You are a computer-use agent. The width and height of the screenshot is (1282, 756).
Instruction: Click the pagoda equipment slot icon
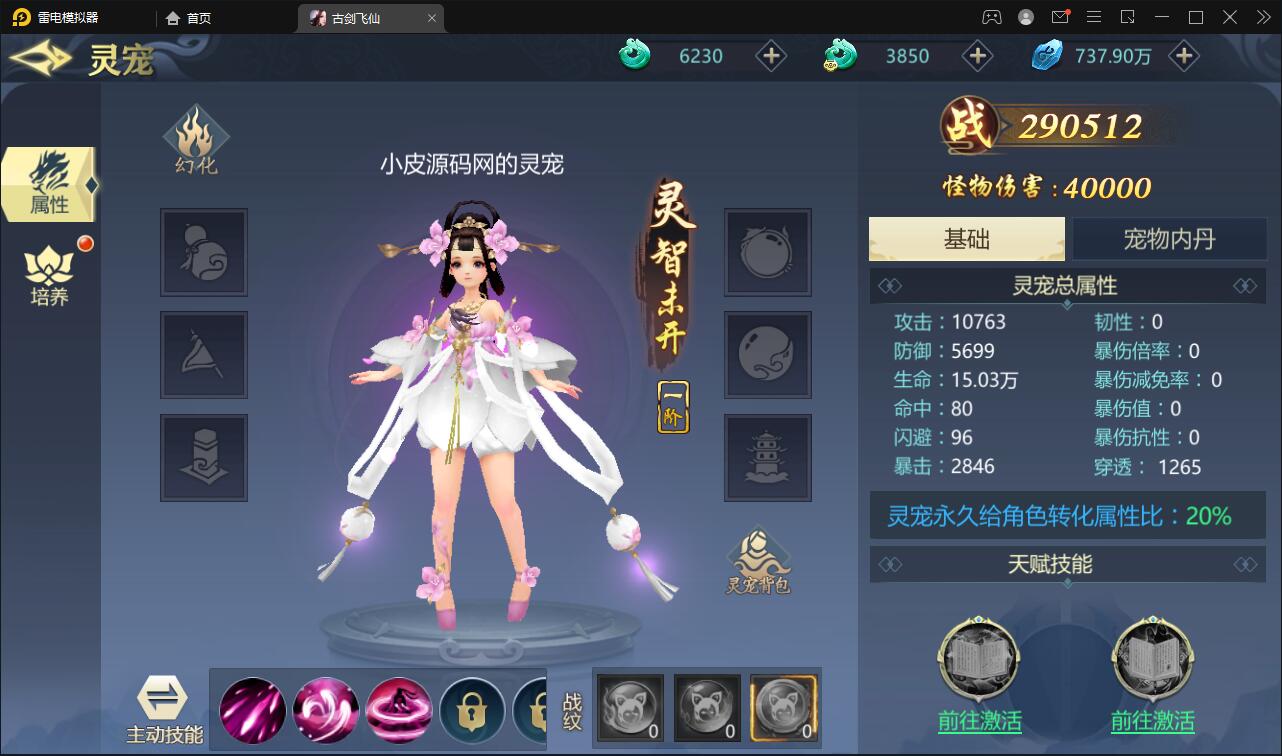coord(766,457)
